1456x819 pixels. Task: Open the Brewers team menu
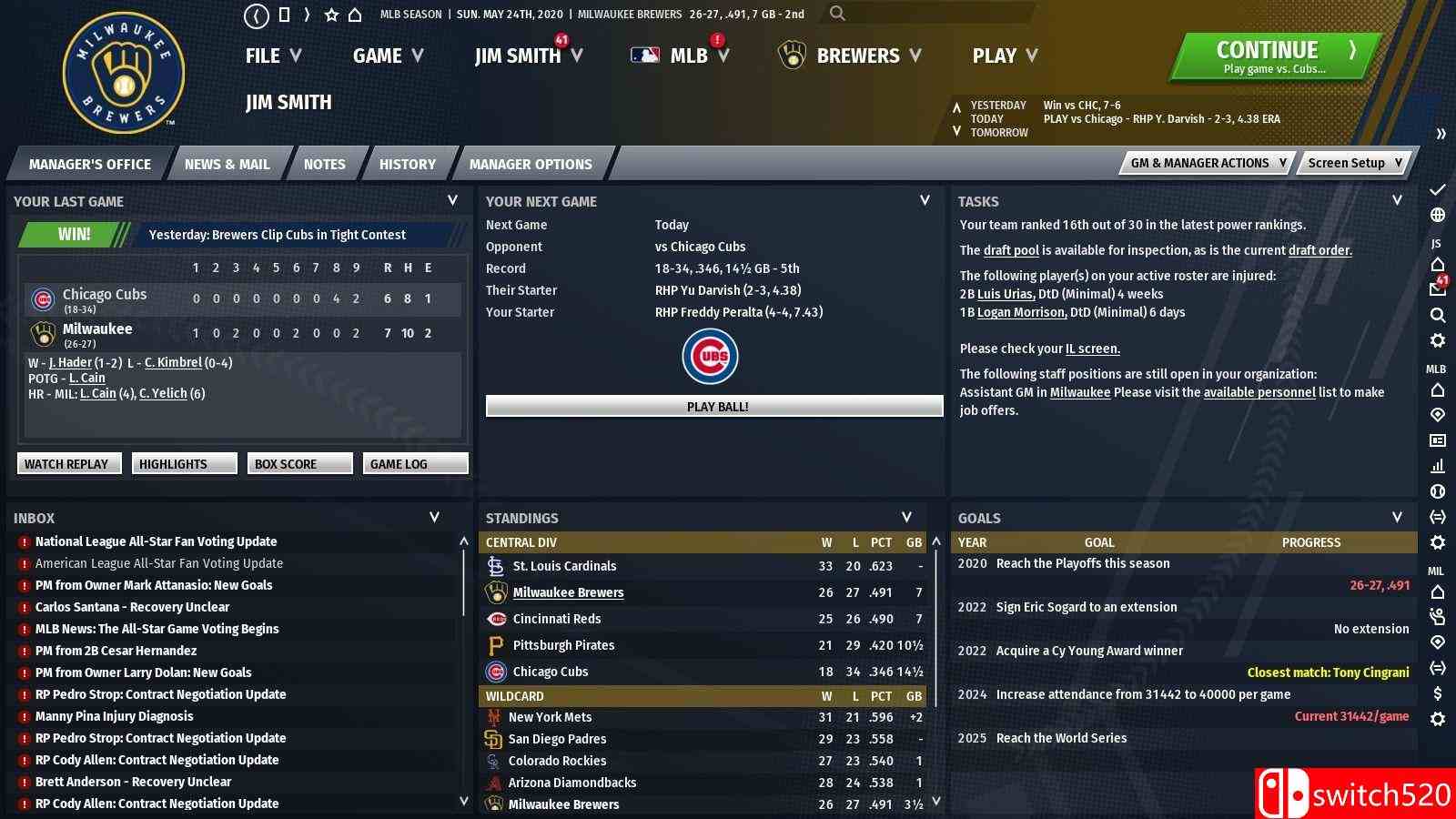point(850,56)
